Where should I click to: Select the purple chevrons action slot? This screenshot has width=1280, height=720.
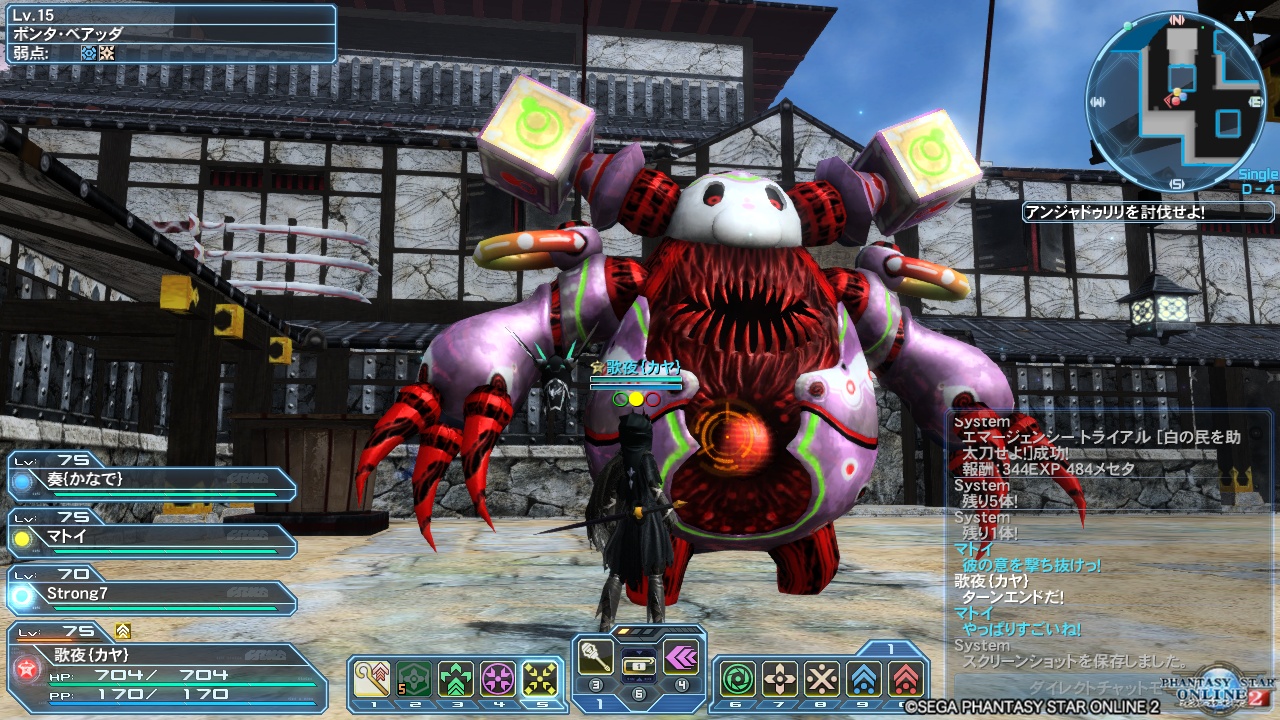[682, 657]
